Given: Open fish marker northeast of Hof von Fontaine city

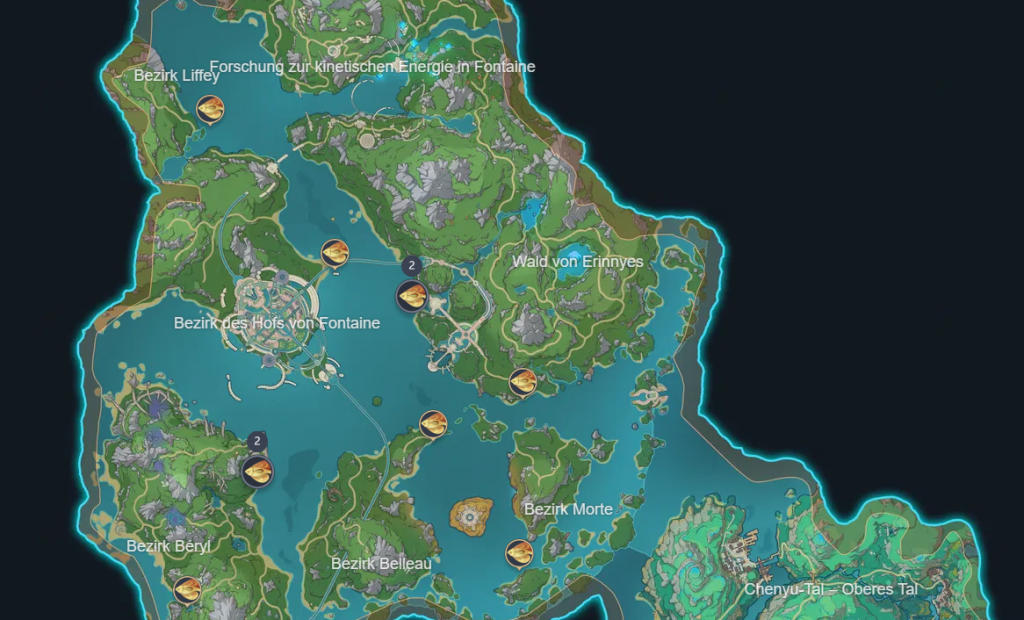Looking at the screenshot, I should 335,254.
